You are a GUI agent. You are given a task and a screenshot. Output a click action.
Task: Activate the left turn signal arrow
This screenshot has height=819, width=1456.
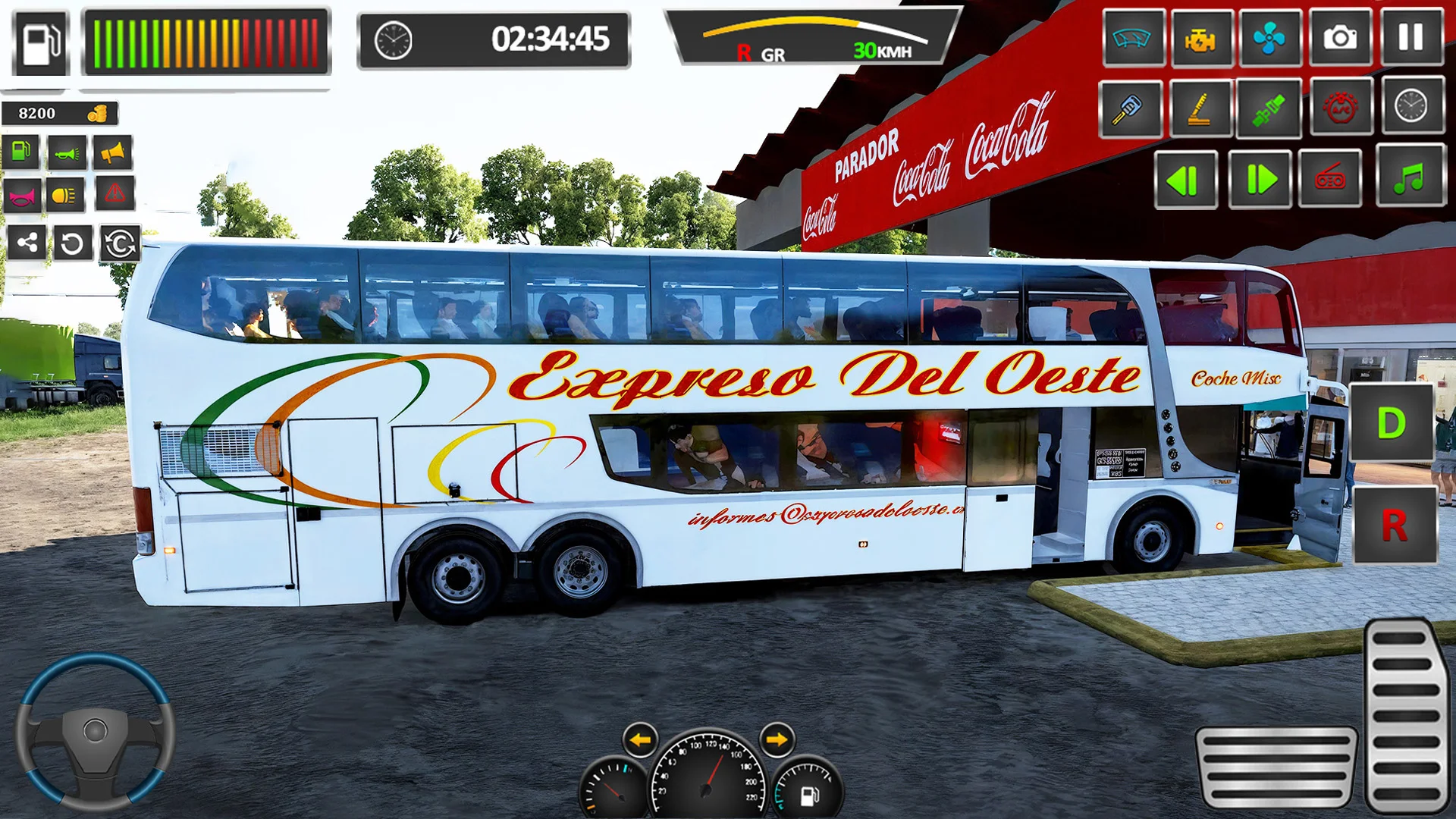(x=640, y=740)
